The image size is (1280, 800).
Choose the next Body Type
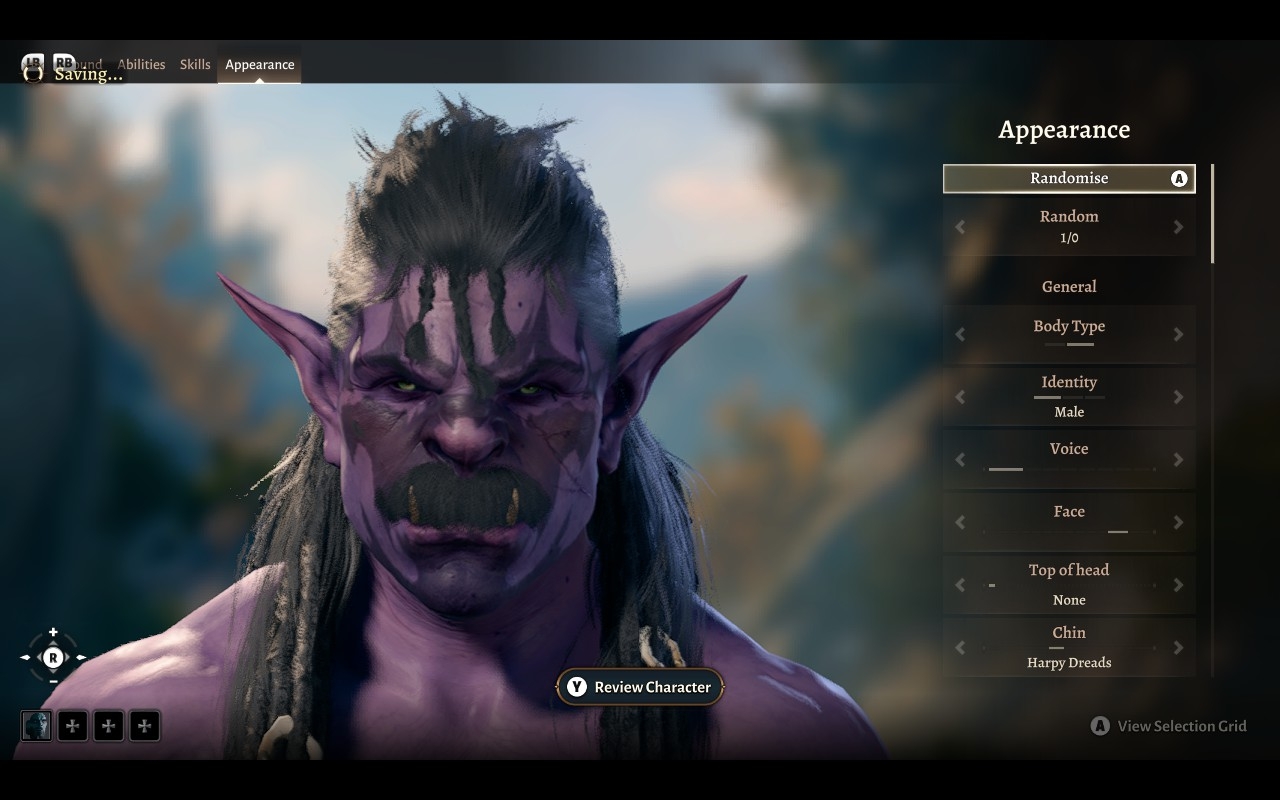[x=1178, y=334]
